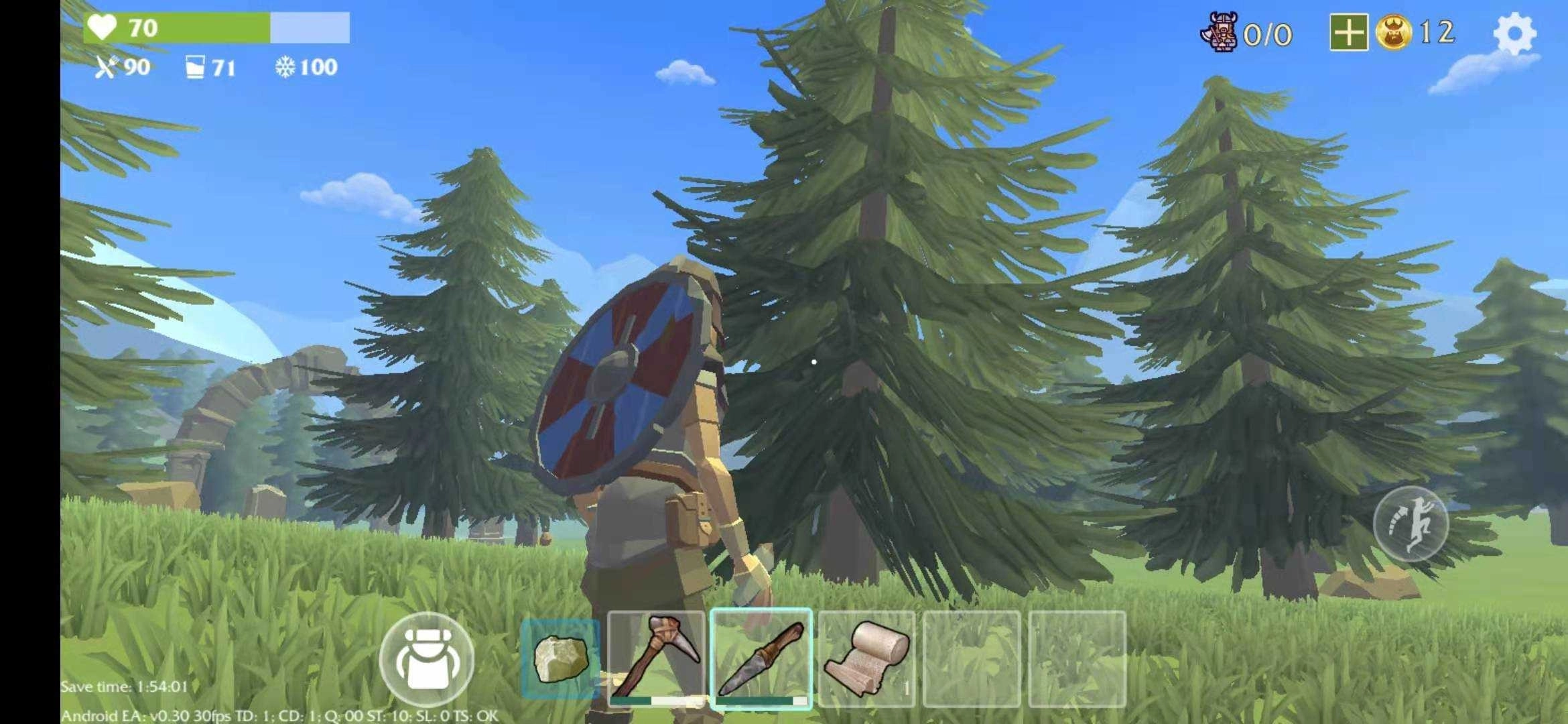Open the backpack inventory
Image resolution: width=1568 pixels, height=724 pixels.
426,660
